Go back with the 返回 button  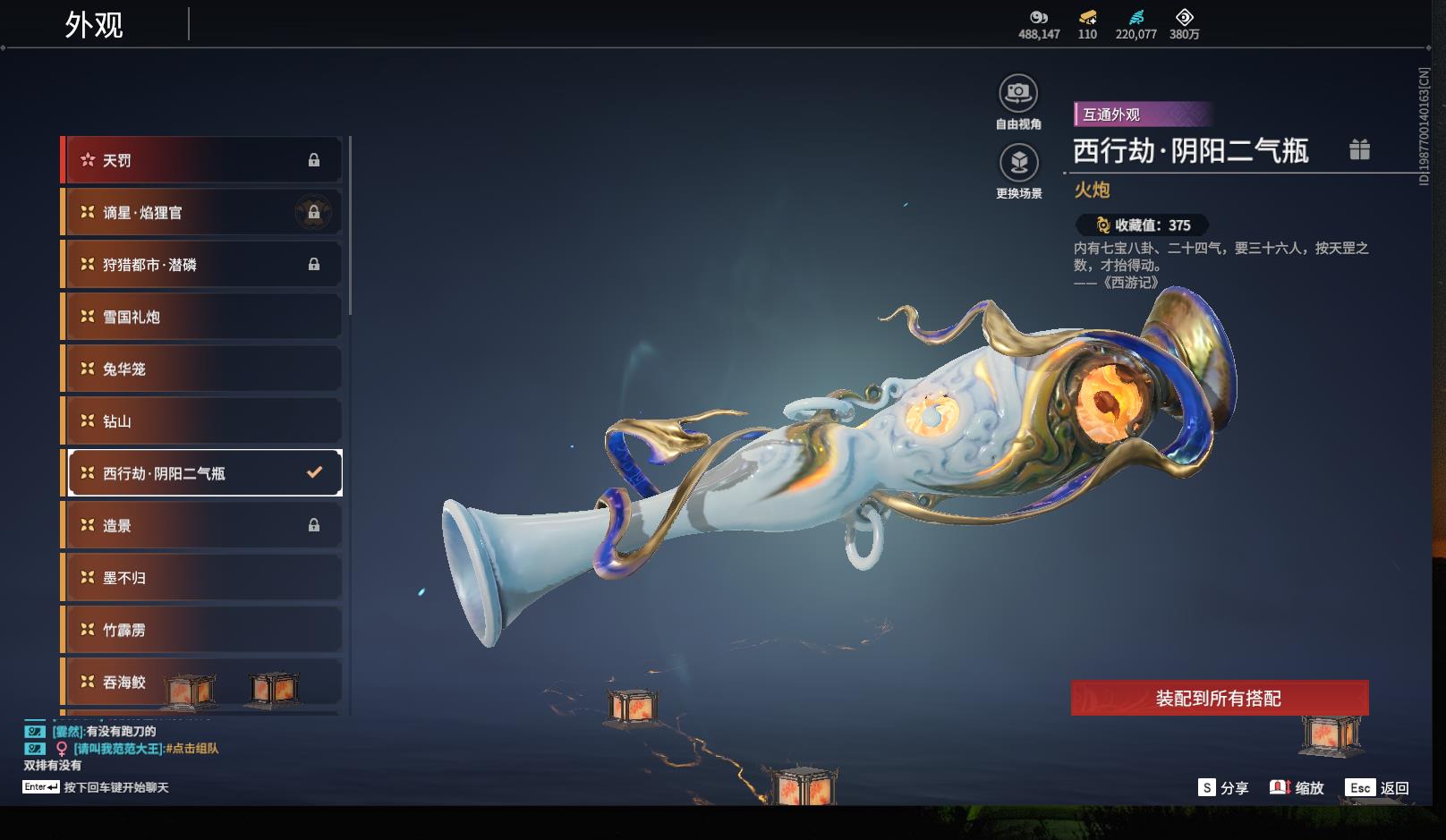1379,787
